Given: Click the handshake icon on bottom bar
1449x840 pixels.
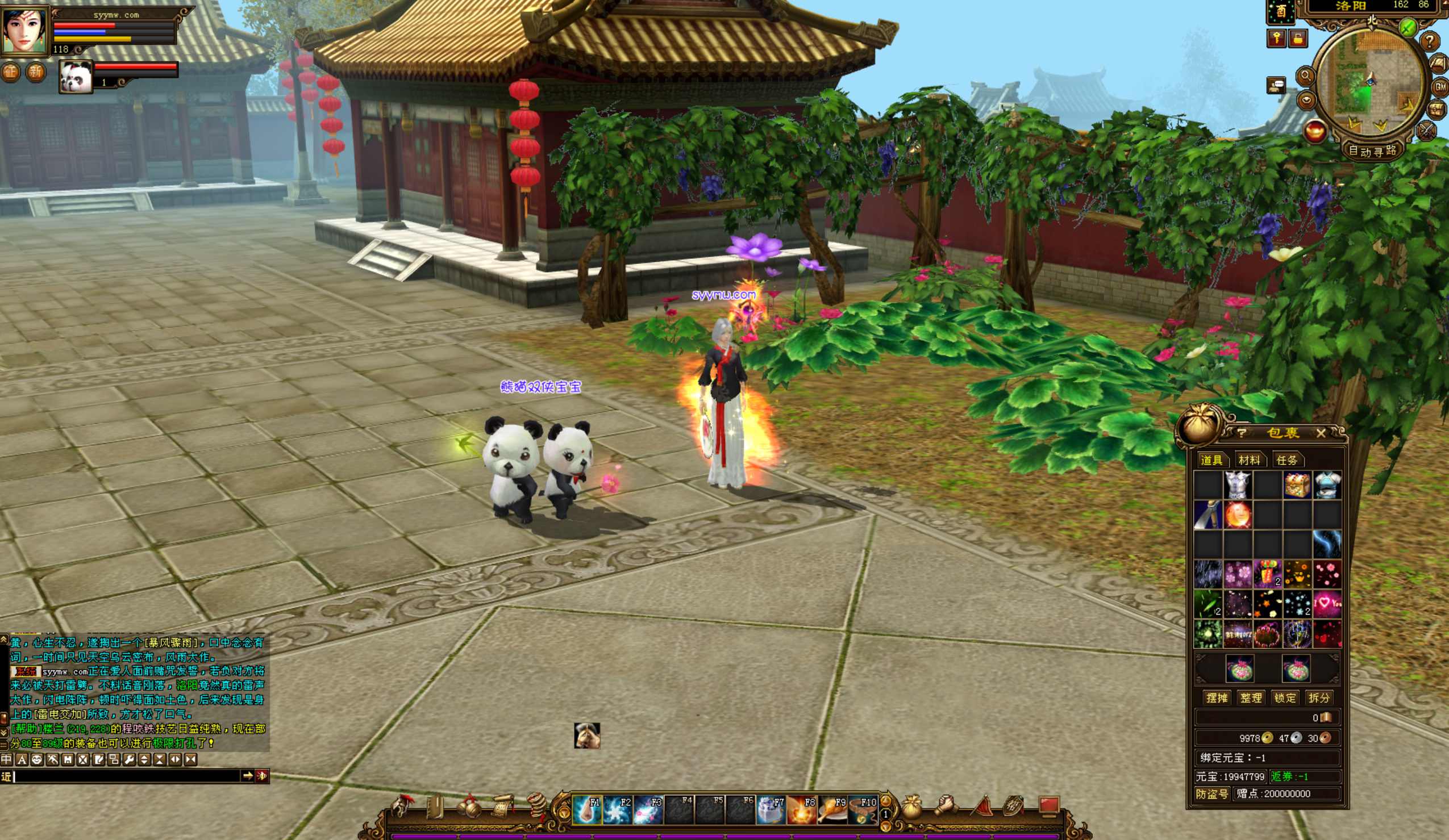Looking at the screenshot, I should 946,806.
